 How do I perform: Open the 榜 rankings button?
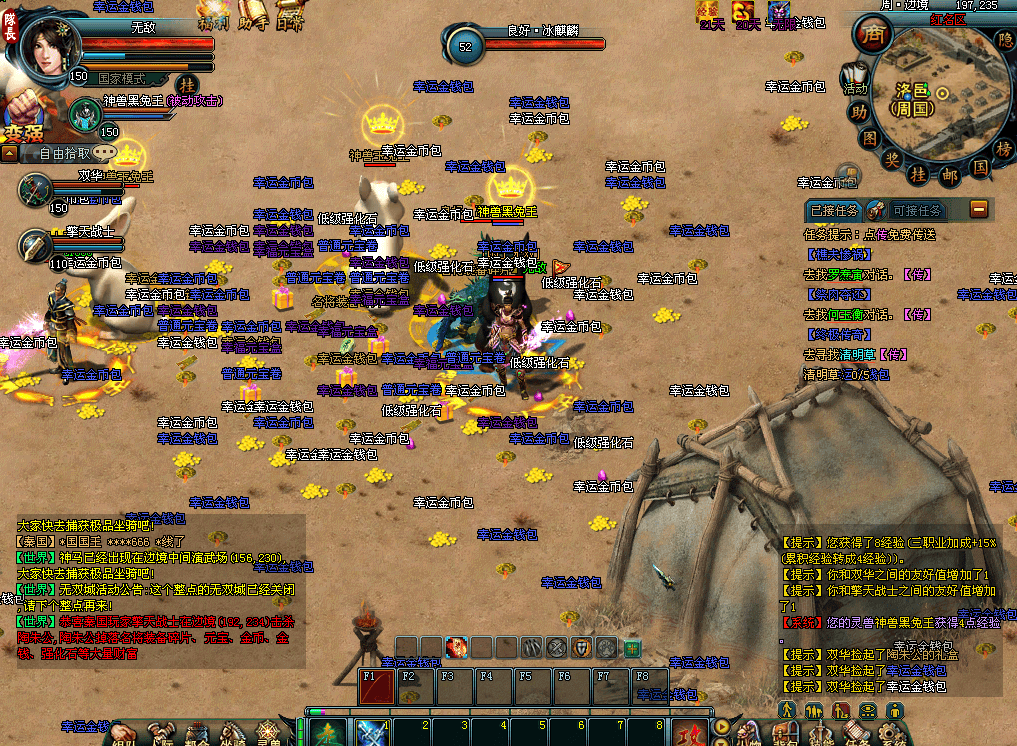click(x=1003, y=148)
